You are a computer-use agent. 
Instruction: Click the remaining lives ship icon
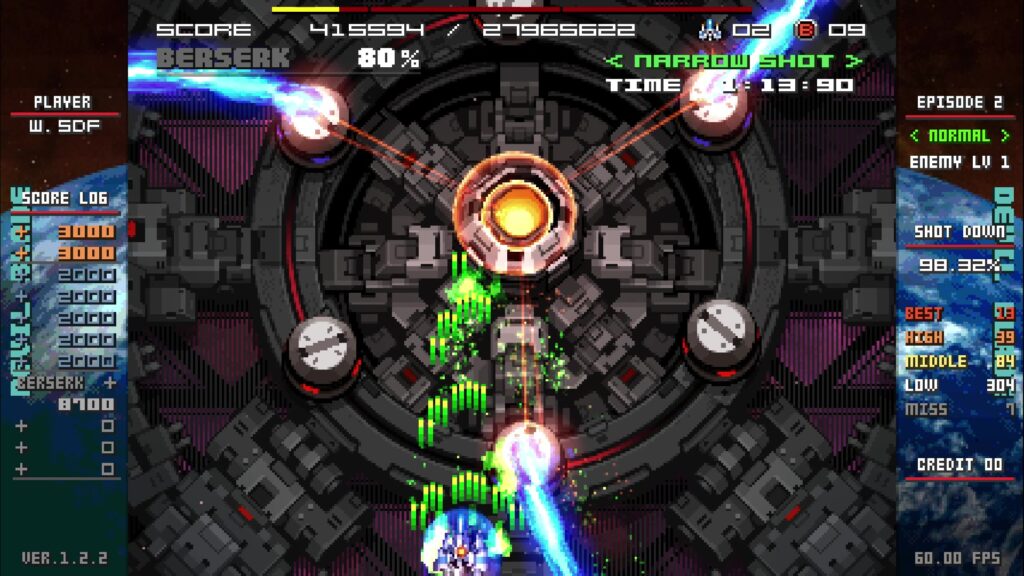coord(710,30)
